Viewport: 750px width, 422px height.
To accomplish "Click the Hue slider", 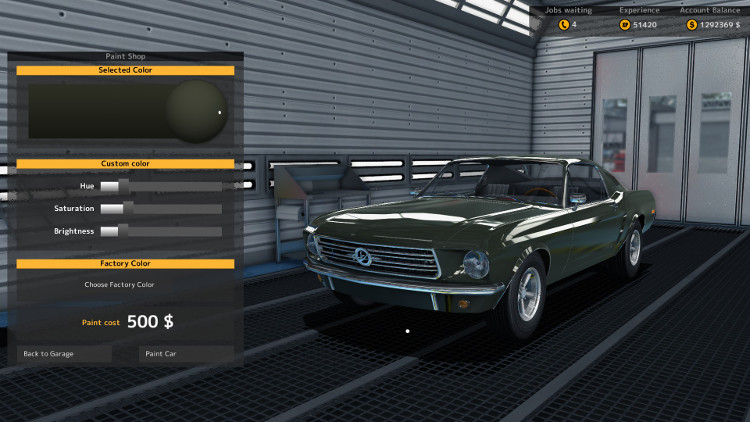I will tap(160, 186).
